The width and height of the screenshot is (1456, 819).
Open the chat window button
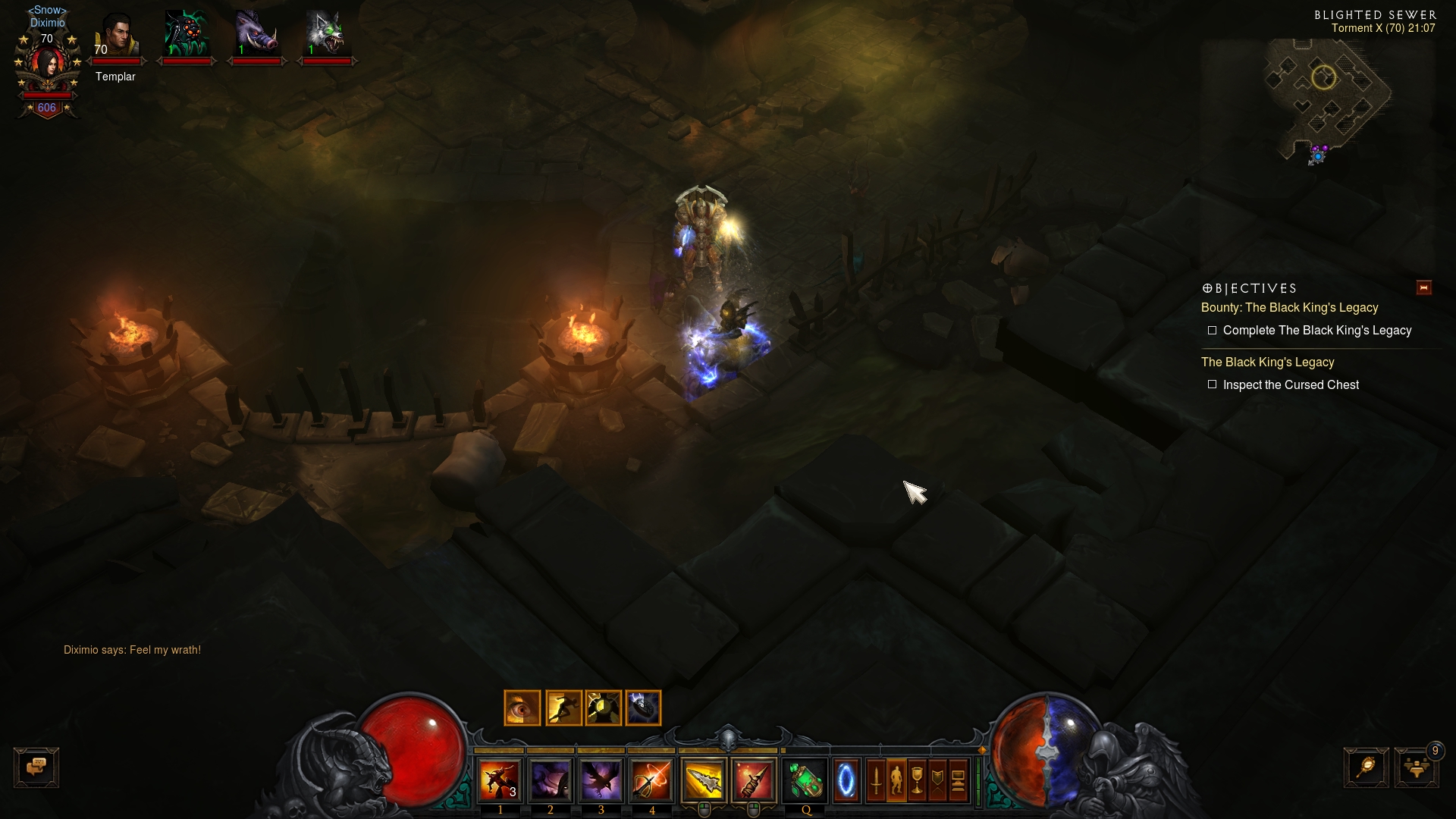36,767
